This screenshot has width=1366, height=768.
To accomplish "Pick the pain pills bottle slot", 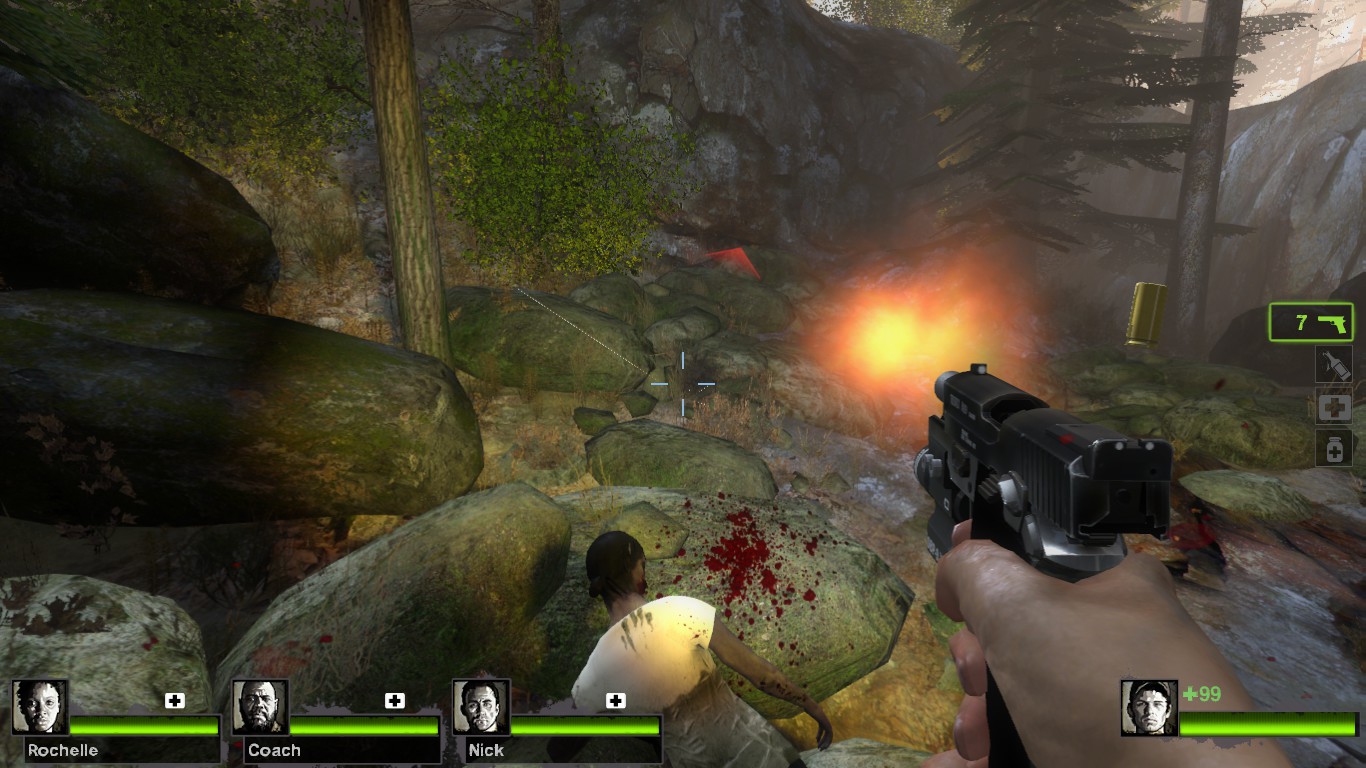I will (x=1334, y=448).
